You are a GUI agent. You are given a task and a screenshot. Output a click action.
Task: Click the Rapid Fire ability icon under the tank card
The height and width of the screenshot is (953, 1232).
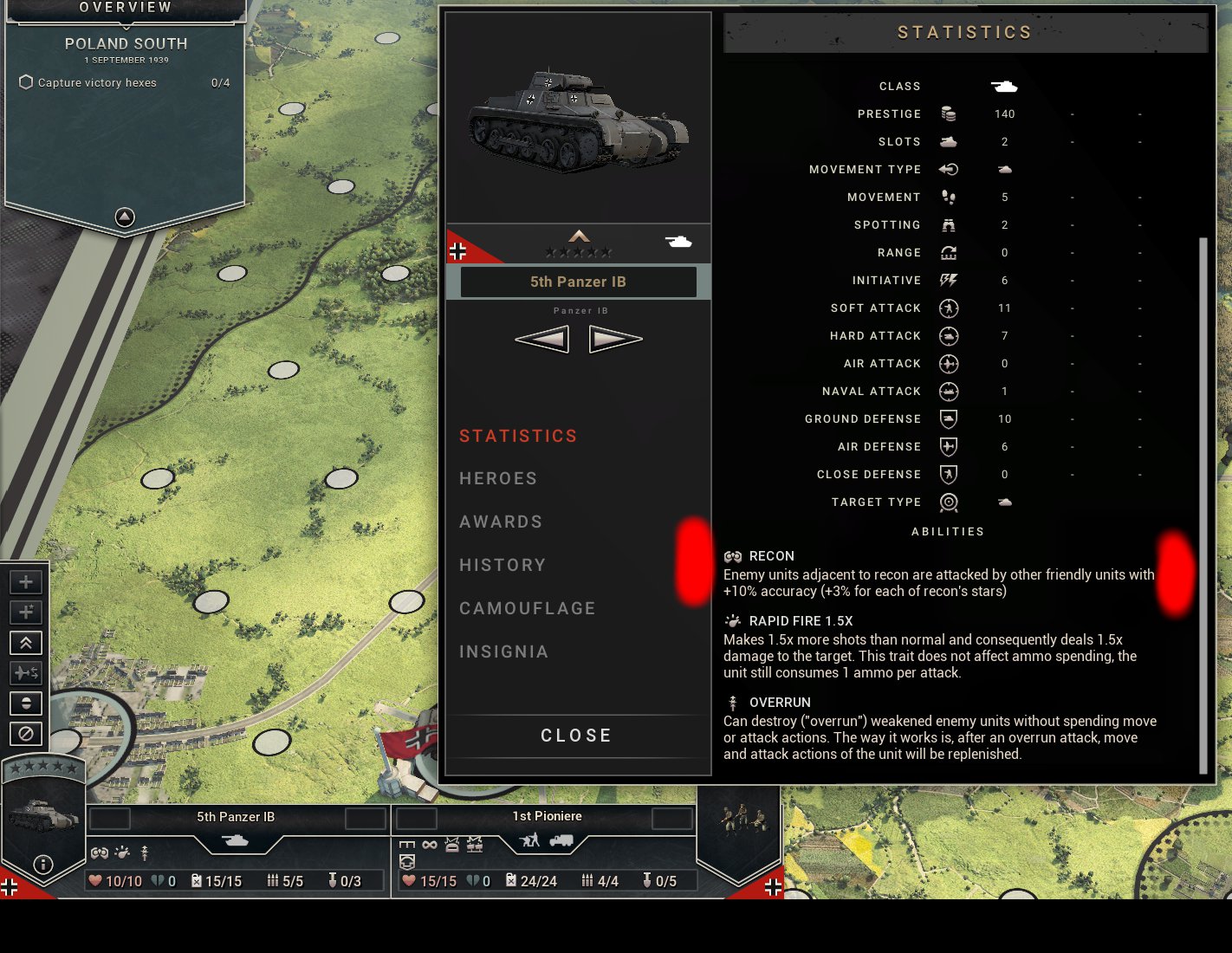click(122, 853)
